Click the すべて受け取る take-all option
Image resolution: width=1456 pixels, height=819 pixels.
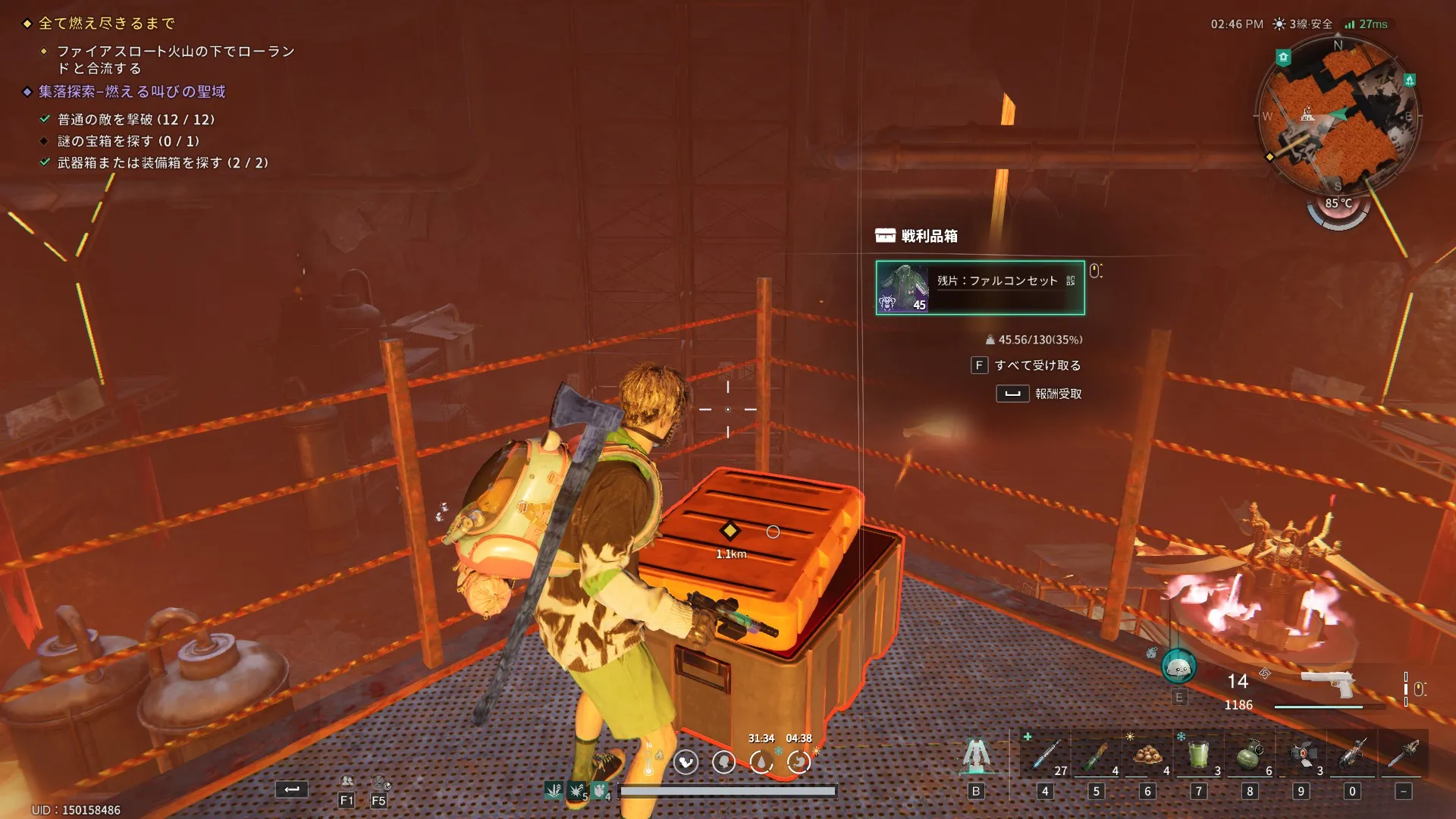[x=1037, y=366]
